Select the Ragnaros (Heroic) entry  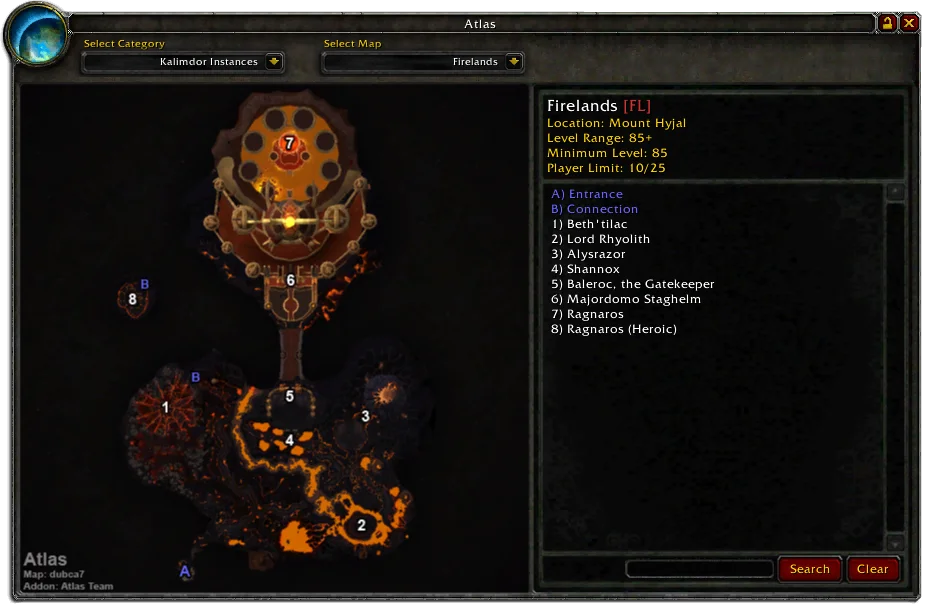coord(613,329)
